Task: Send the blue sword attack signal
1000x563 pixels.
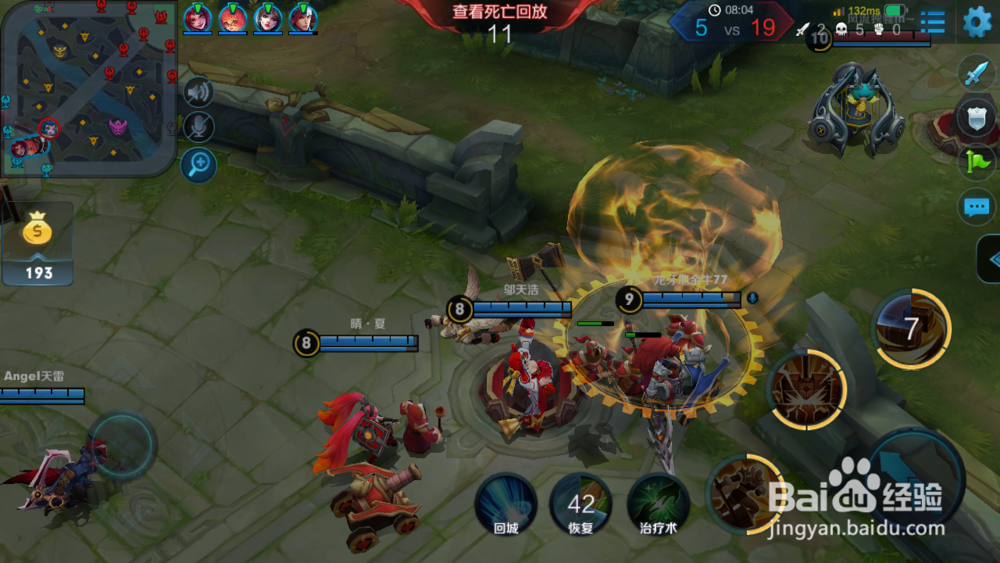Action: pyautogui.click(x=975, y=72)
